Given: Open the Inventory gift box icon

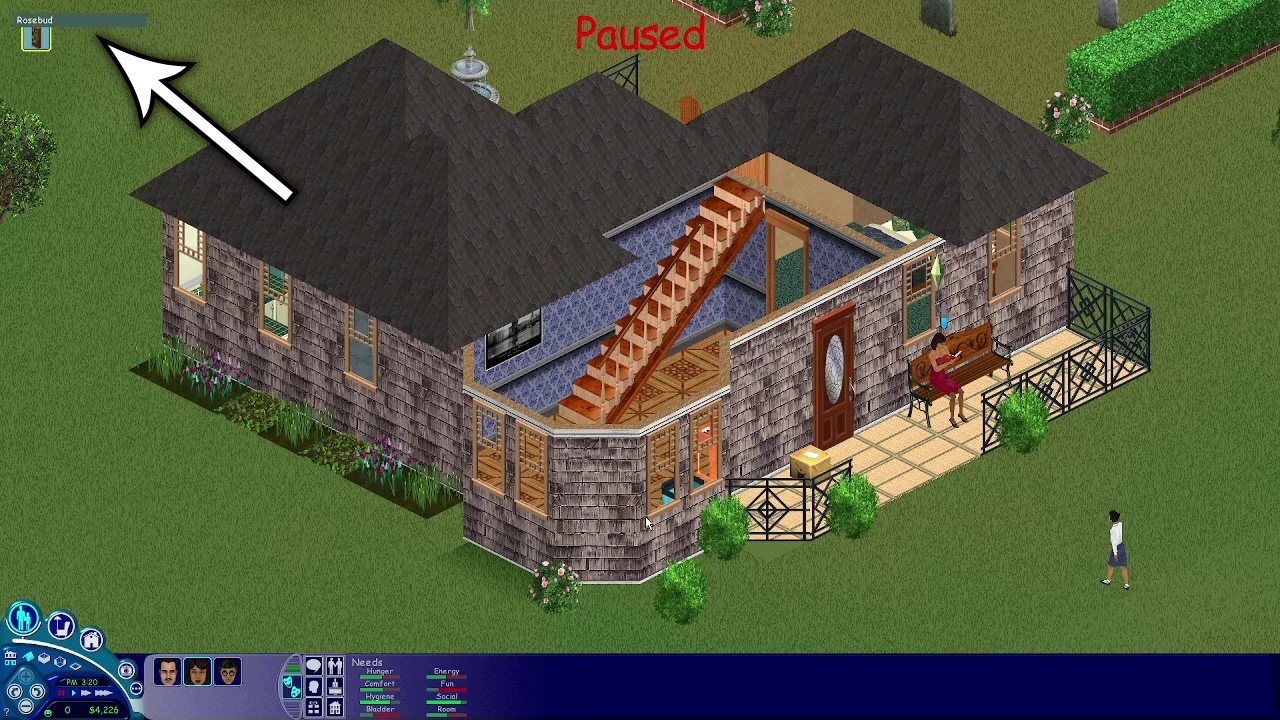Looking at the screenshot, I should [x=313, y=707].
